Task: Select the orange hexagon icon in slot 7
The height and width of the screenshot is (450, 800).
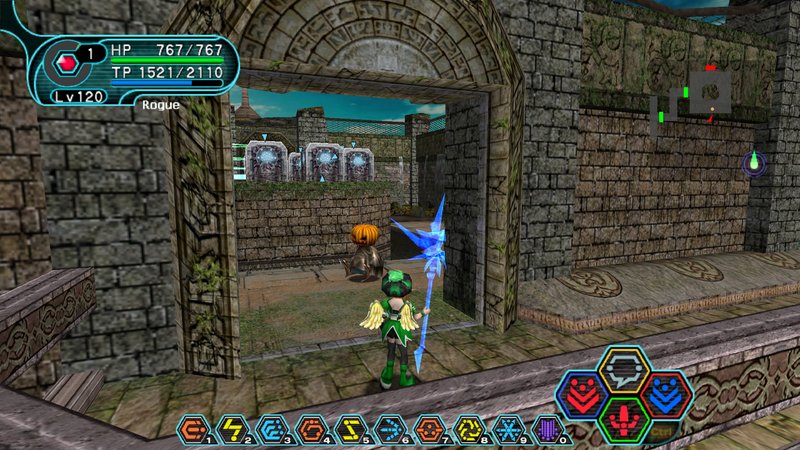Action: point(427,429)
